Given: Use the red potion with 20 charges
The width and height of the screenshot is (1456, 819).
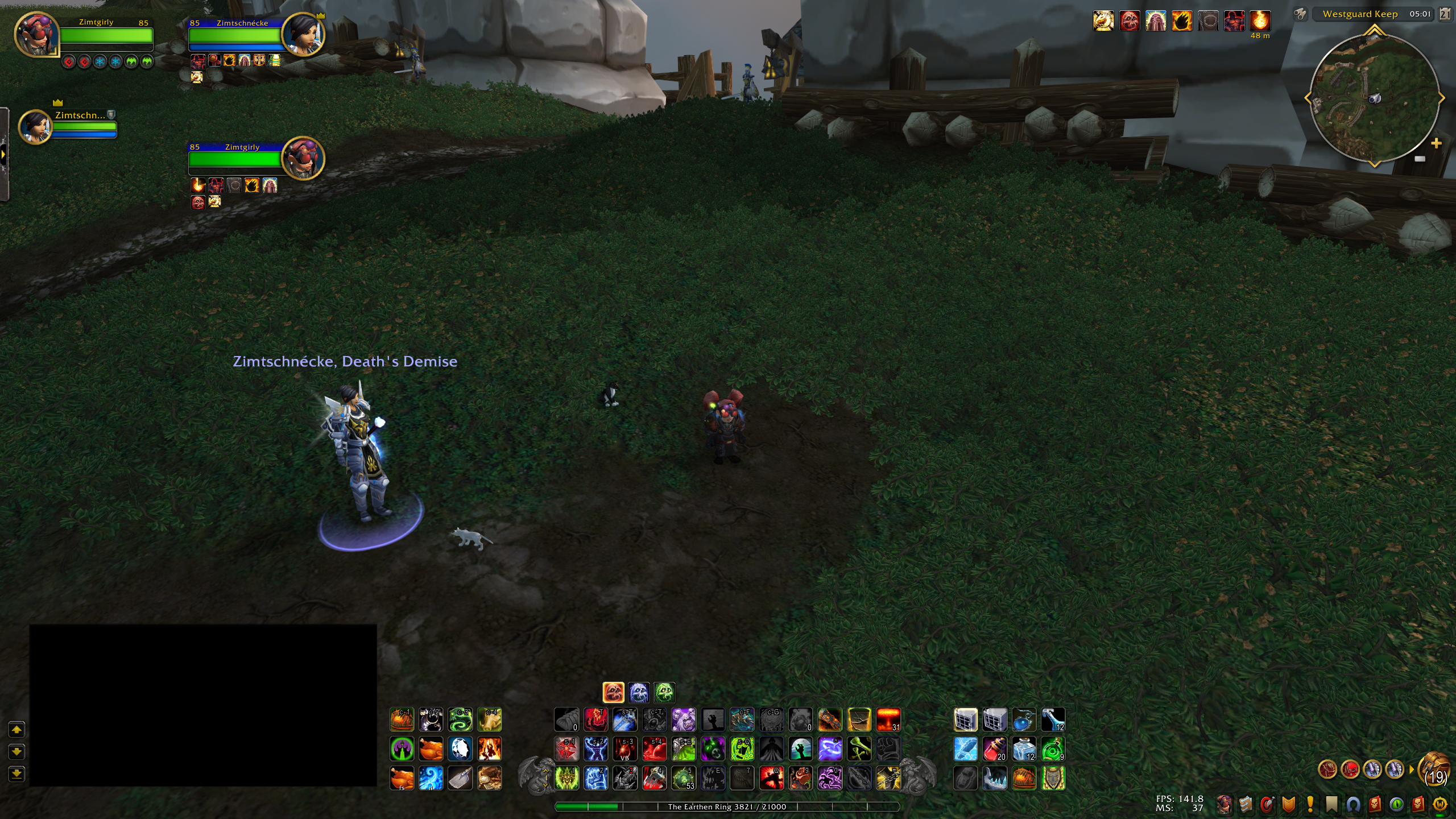Looking at the screenshot, I should (995, 749).
